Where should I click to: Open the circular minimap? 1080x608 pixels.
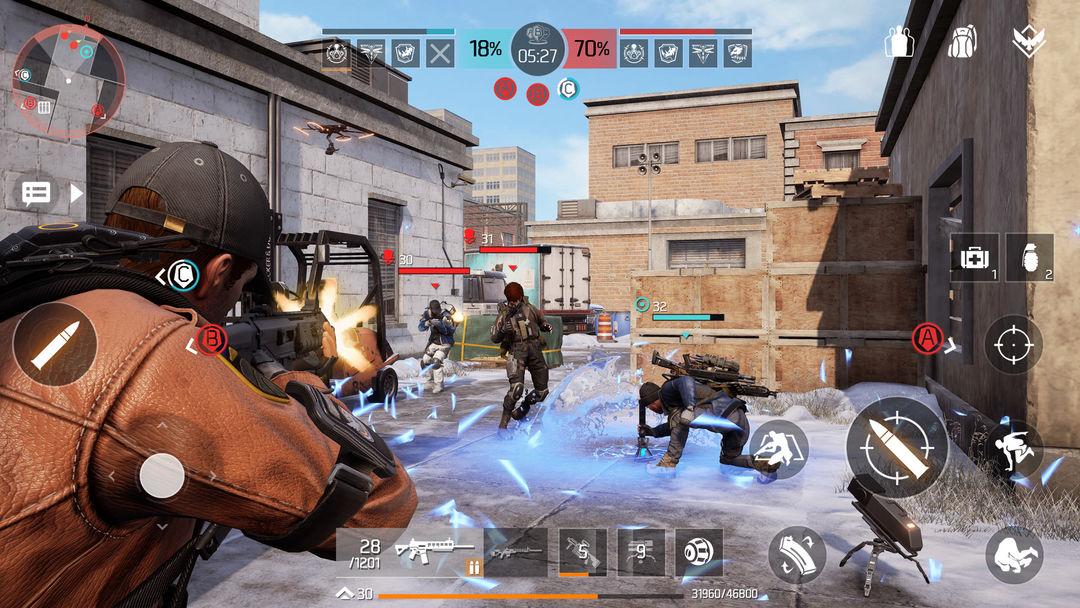click(x=69, y=80)
